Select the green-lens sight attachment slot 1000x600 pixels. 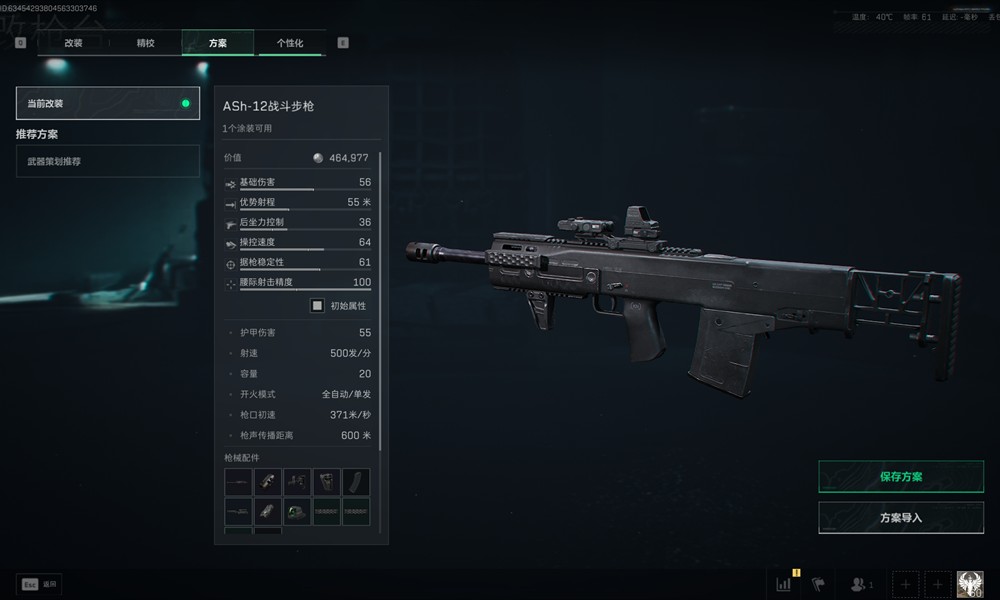(x=297, y=511)
